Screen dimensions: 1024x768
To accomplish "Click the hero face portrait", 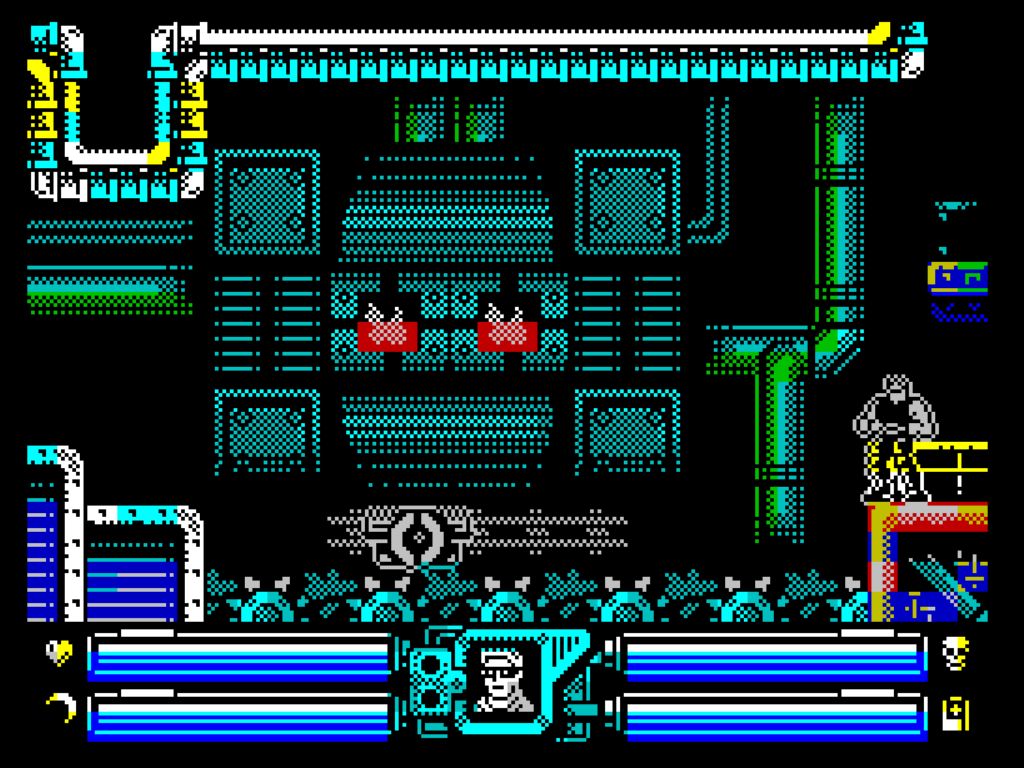I will tap(503, 680).
